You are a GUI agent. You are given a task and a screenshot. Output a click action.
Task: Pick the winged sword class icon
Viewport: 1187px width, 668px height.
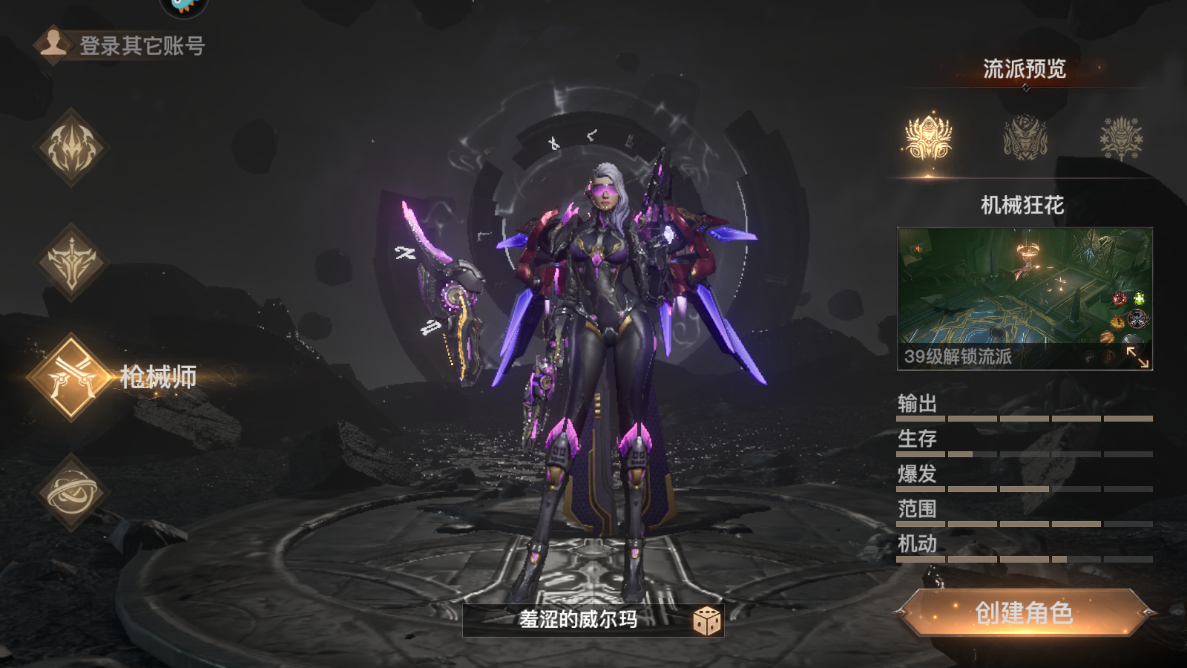coord(70,262)
